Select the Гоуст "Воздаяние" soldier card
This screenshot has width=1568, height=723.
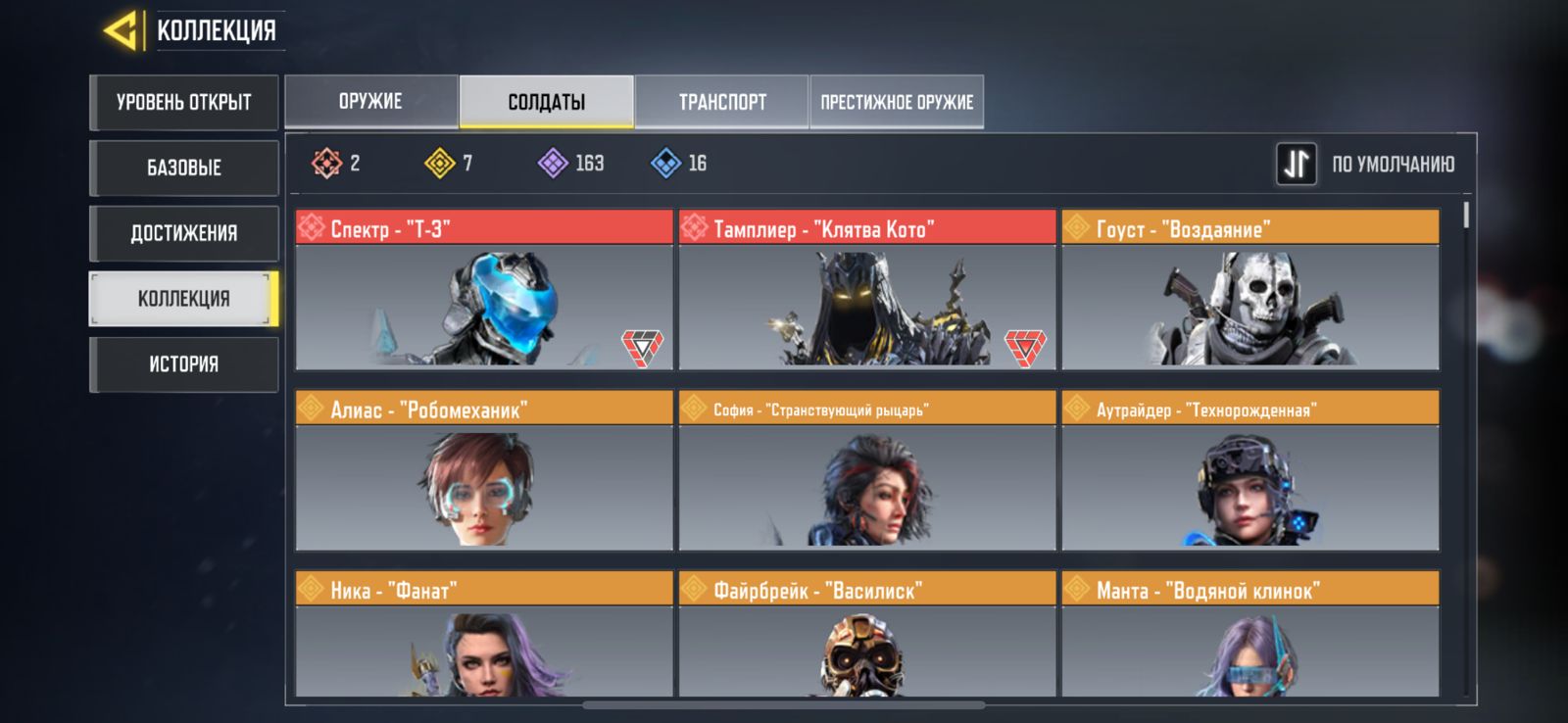[x=1249, y=290]
